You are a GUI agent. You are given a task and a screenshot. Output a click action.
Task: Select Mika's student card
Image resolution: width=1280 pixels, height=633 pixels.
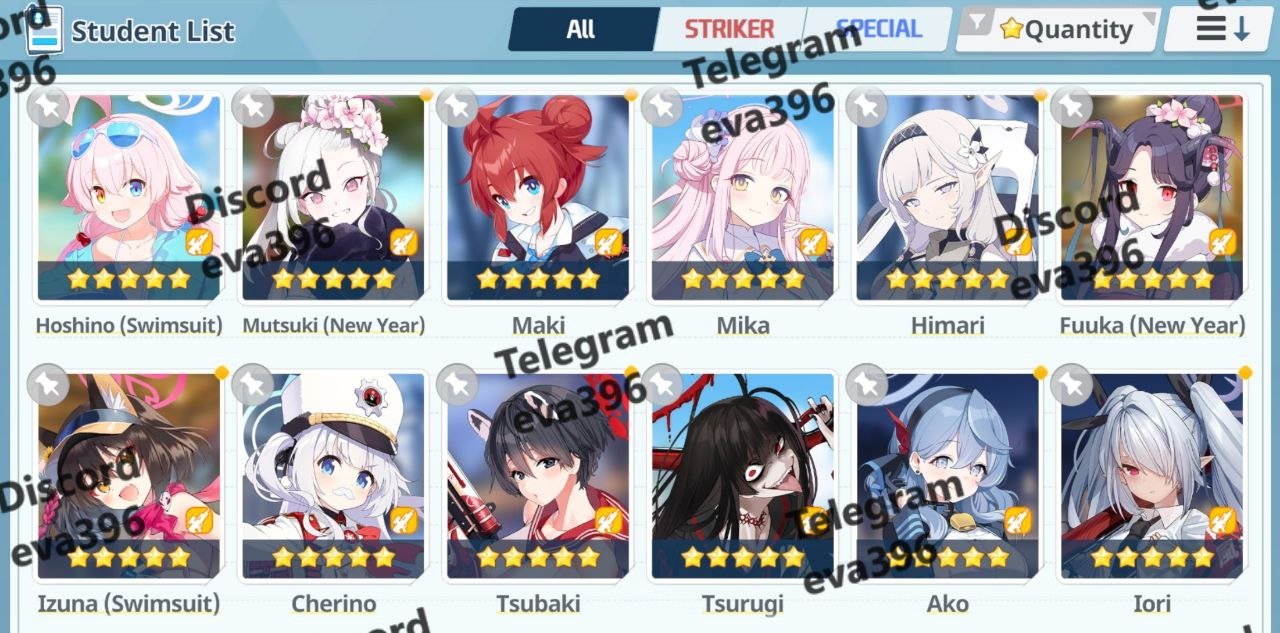tap(743, 198)
